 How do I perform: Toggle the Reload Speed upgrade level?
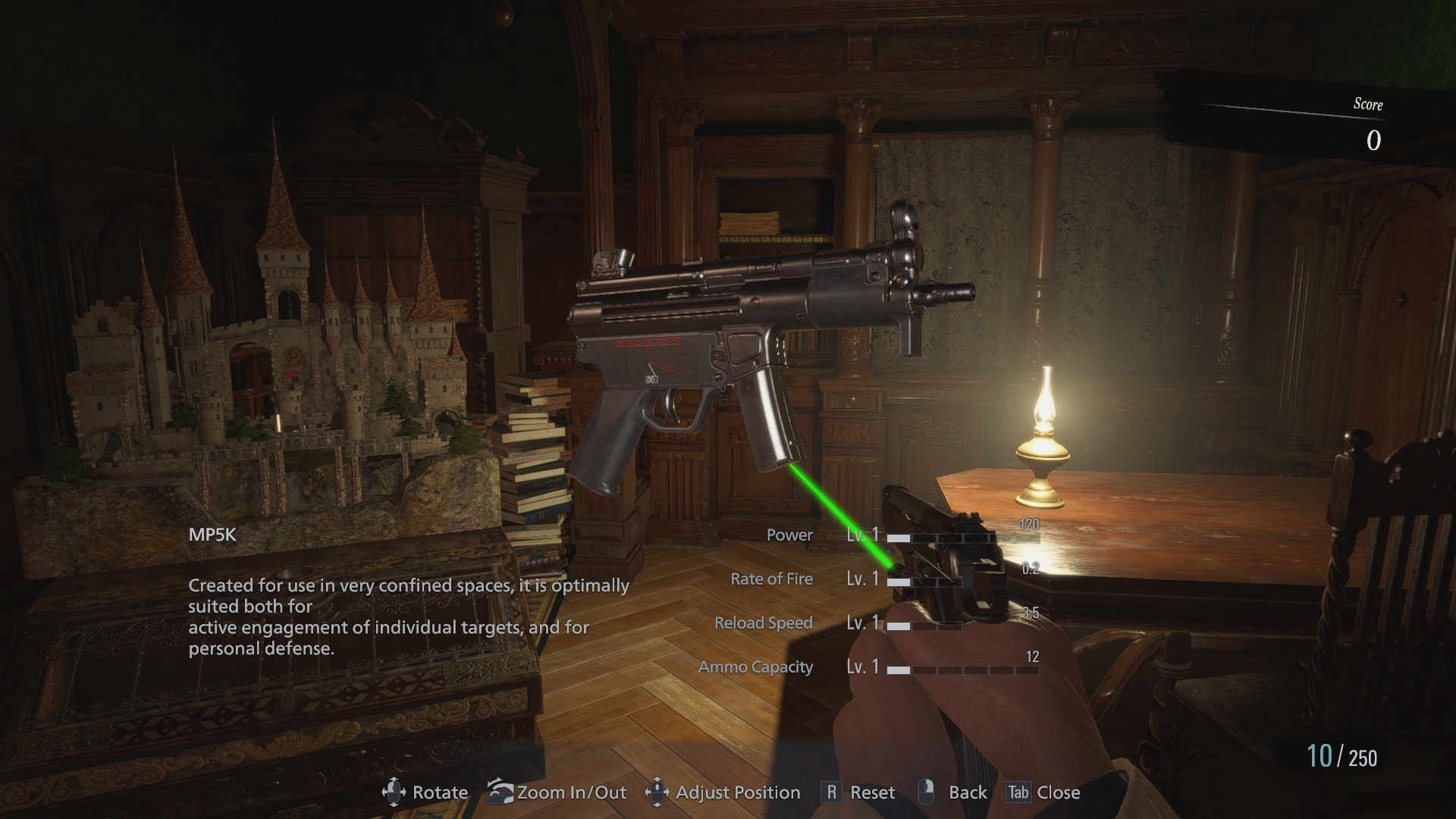pyautogui.click(x=864, y=623)
